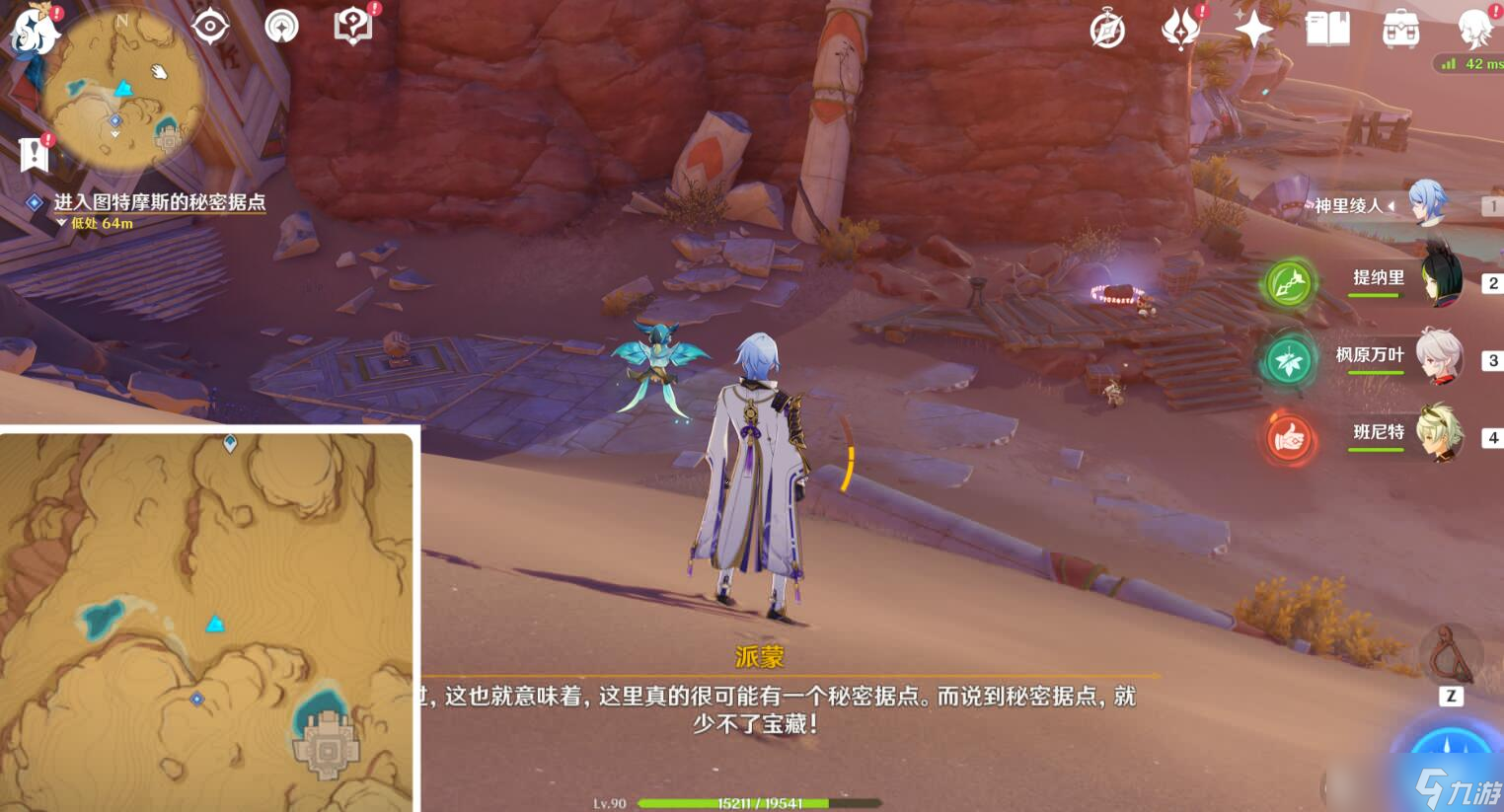The width and height of the screenshot is (1504, 812).
Task: Open the events compass icon near top right
Action: (1107, 29)
